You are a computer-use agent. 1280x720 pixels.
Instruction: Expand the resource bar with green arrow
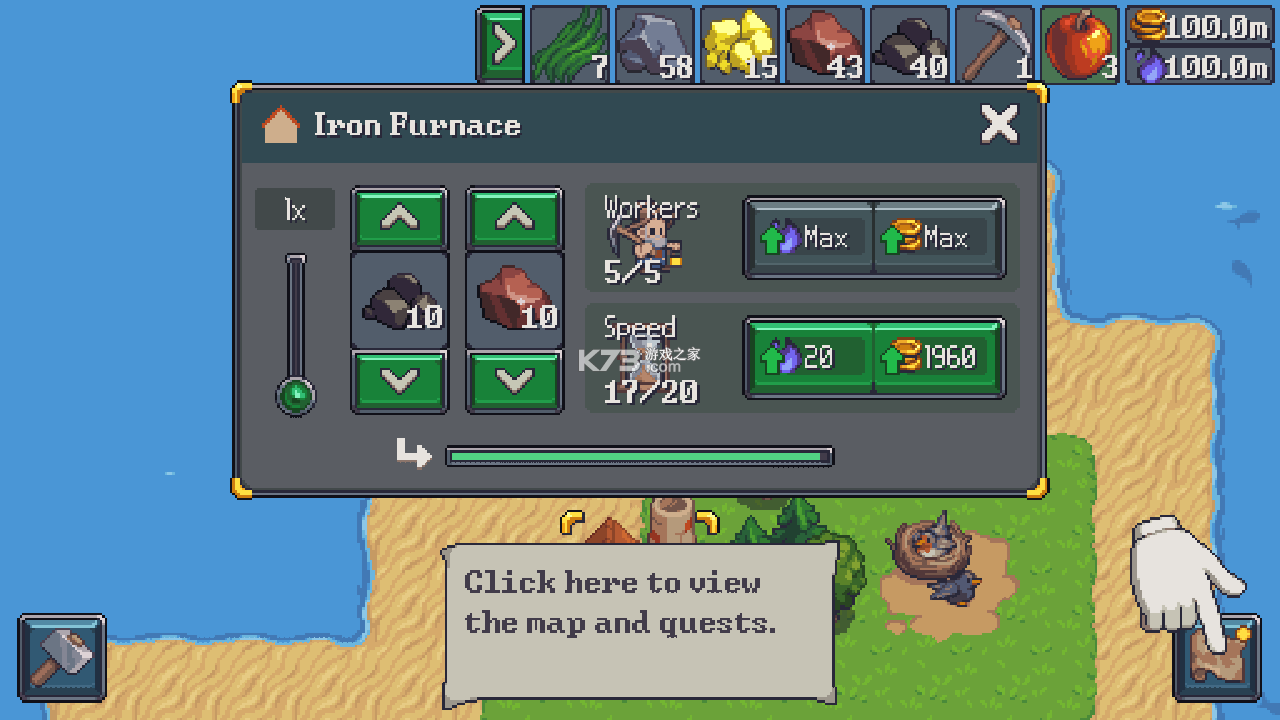501,45
